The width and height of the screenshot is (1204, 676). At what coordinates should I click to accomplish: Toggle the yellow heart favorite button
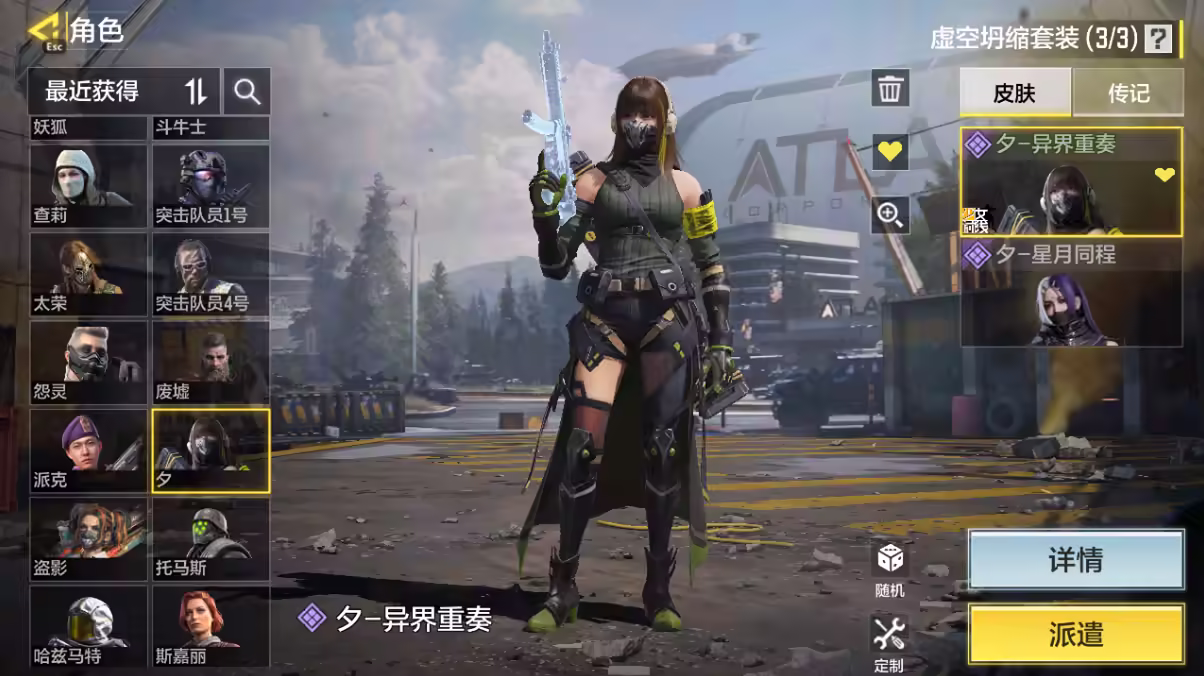[890, 152]
